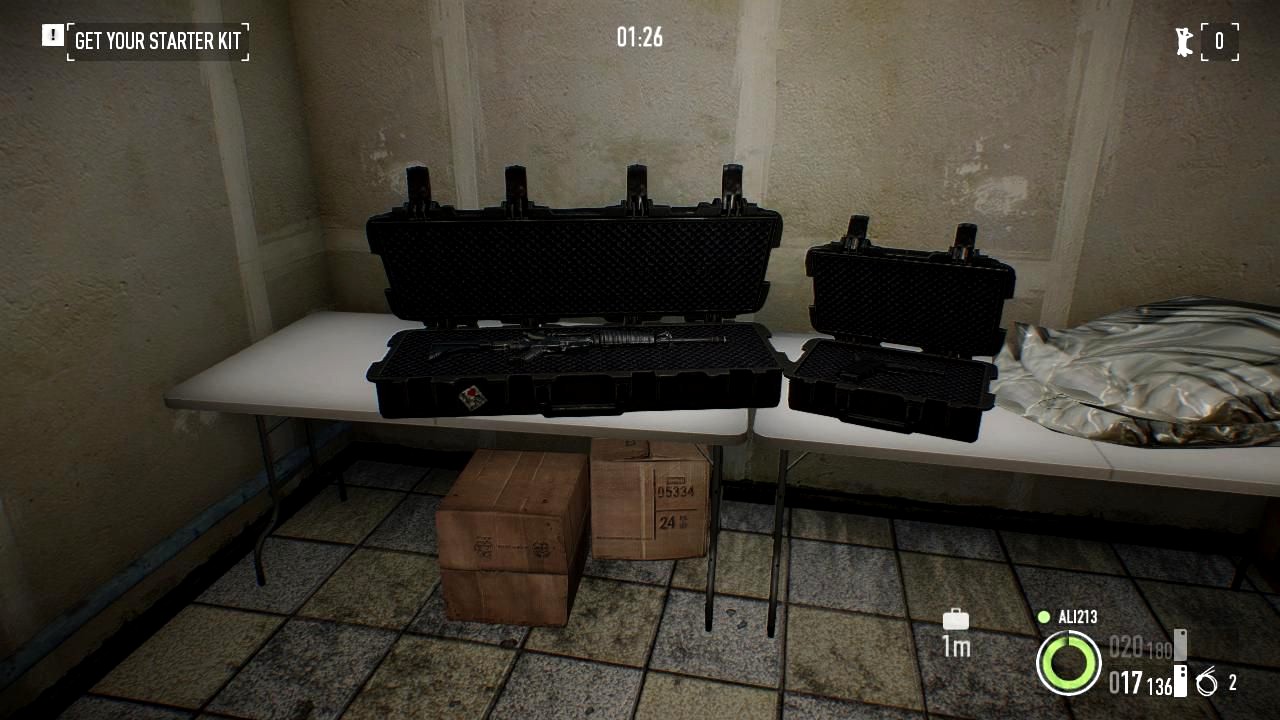Click the ALI213 player name

click(x=1077, y=617)
